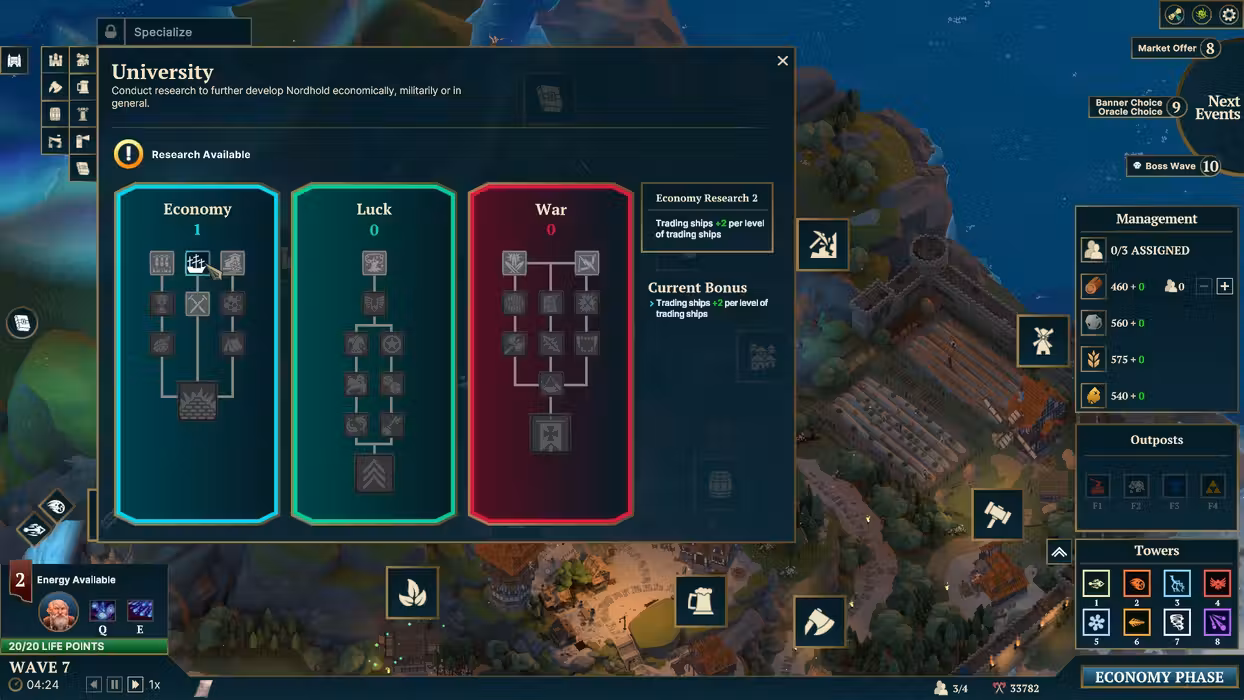Select the Economy research tree
This screenshot has height=700, width=1244.
click(197, 210)
